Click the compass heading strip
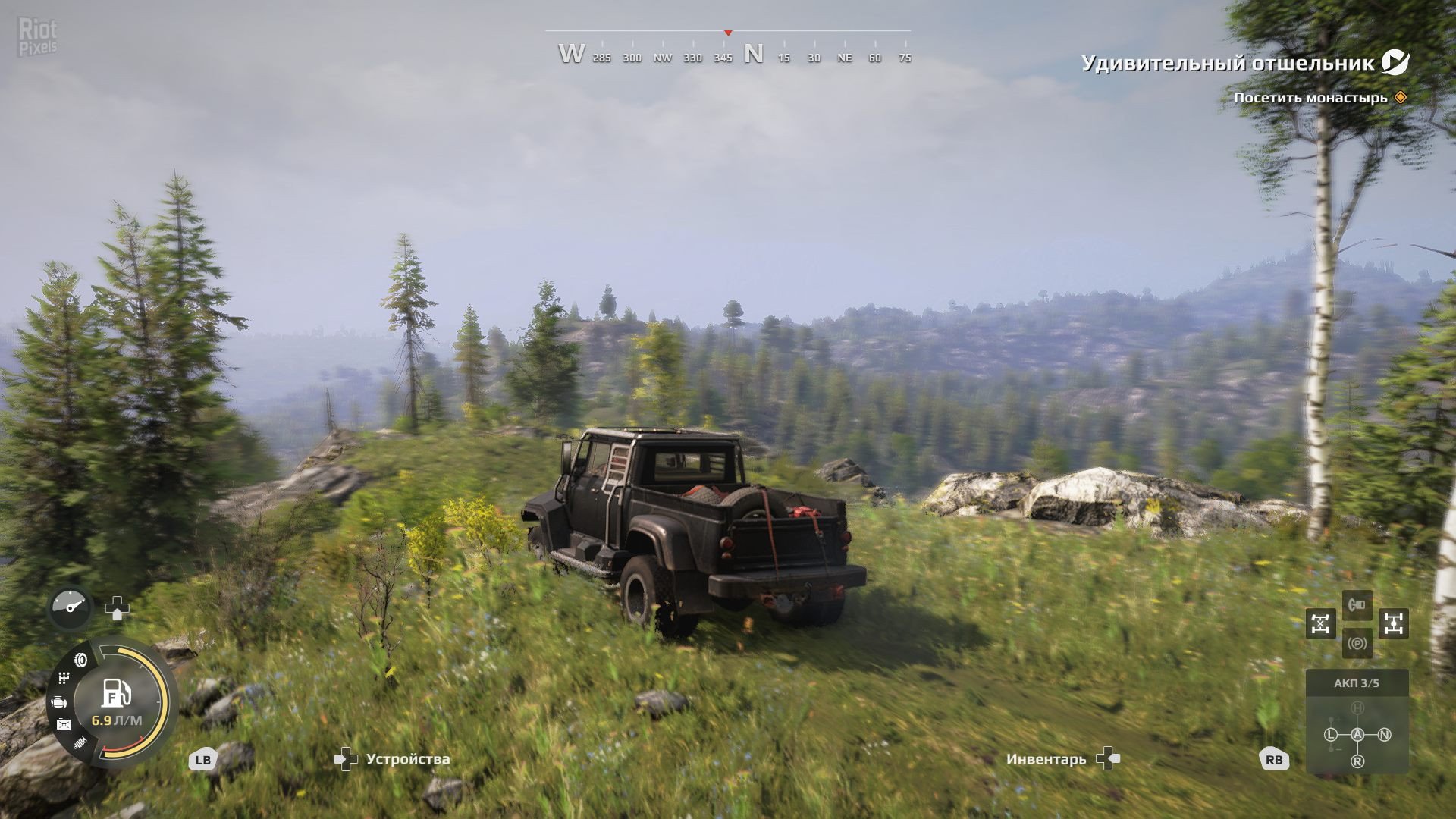 [x=727, y=55]
